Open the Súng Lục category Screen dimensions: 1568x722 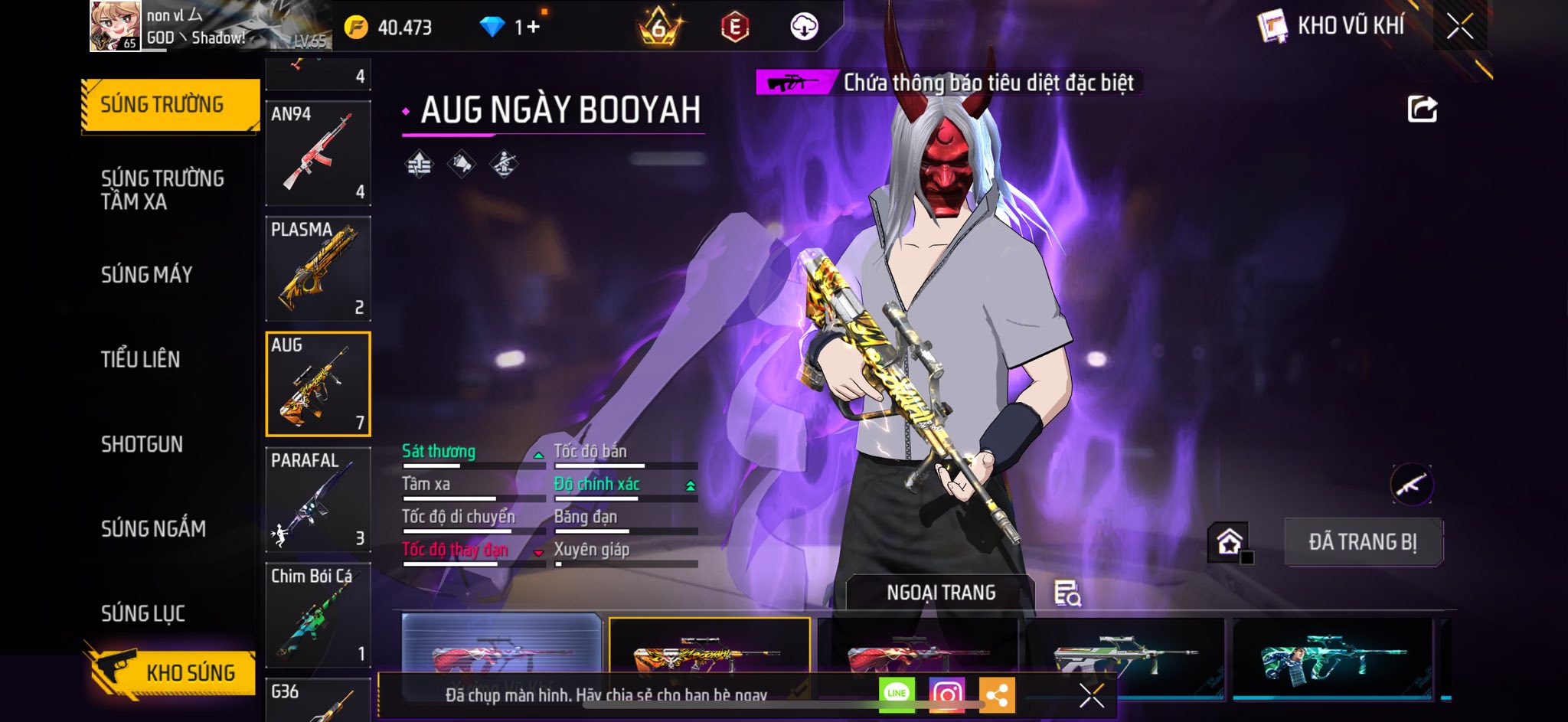tap(143, 613)
